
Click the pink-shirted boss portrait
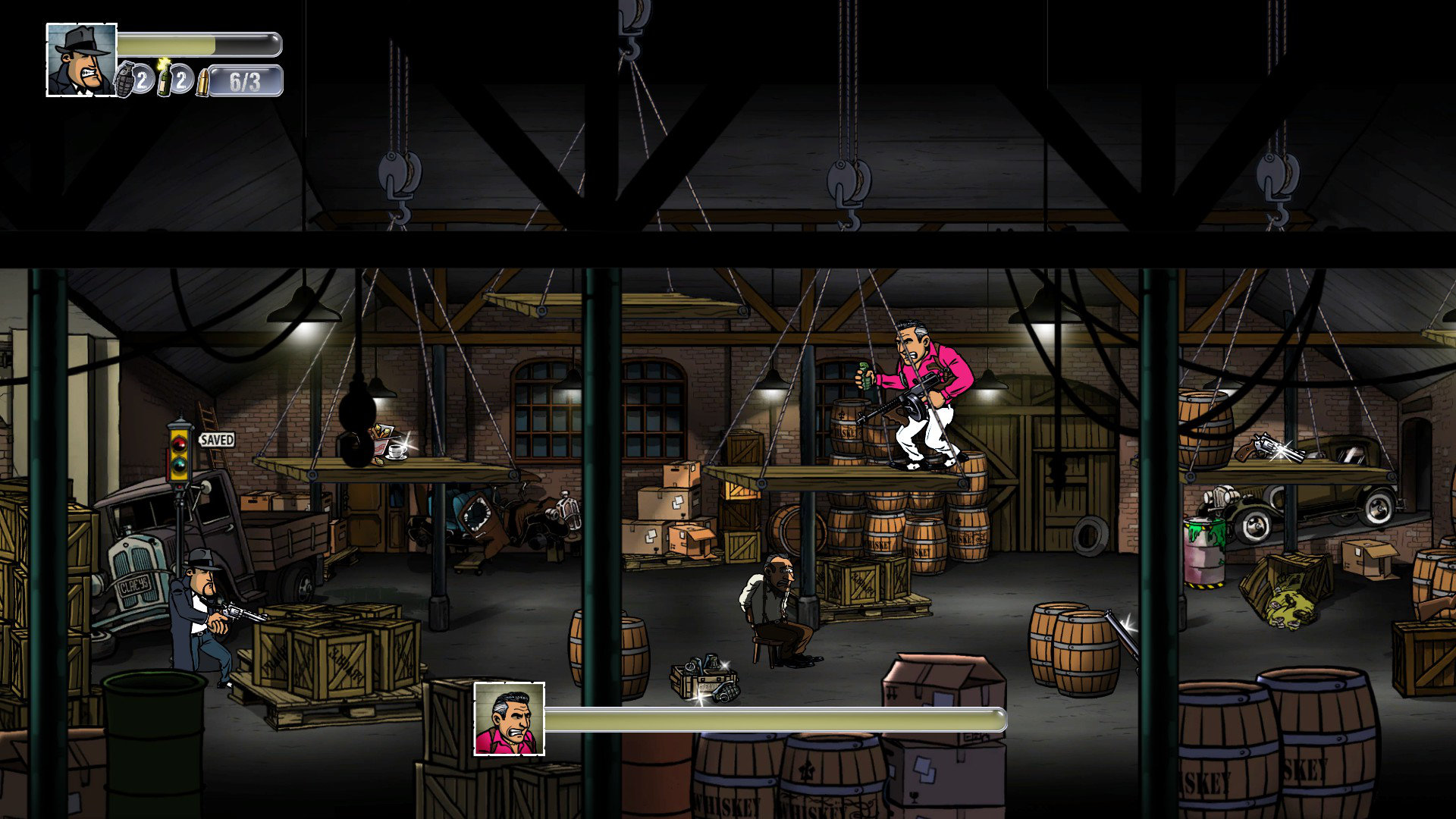509,719
